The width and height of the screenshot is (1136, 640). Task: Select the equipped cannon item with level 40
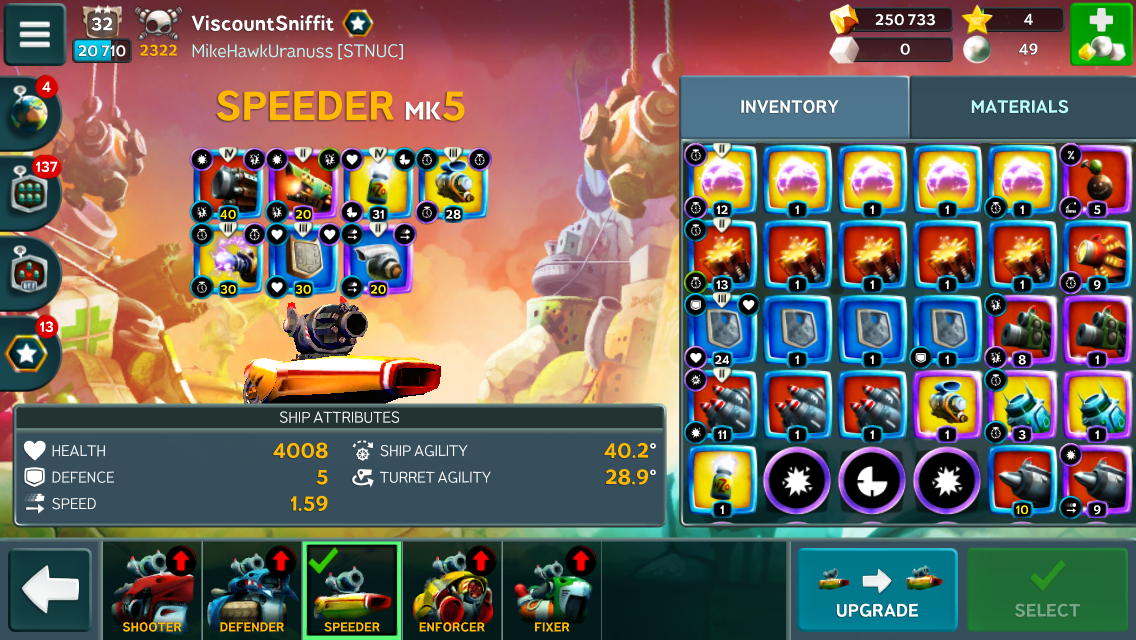click(227, 185)
